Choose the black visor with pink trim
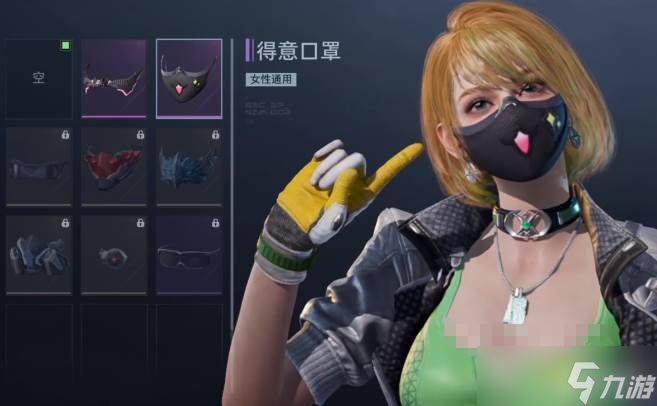 click(113, 80)
